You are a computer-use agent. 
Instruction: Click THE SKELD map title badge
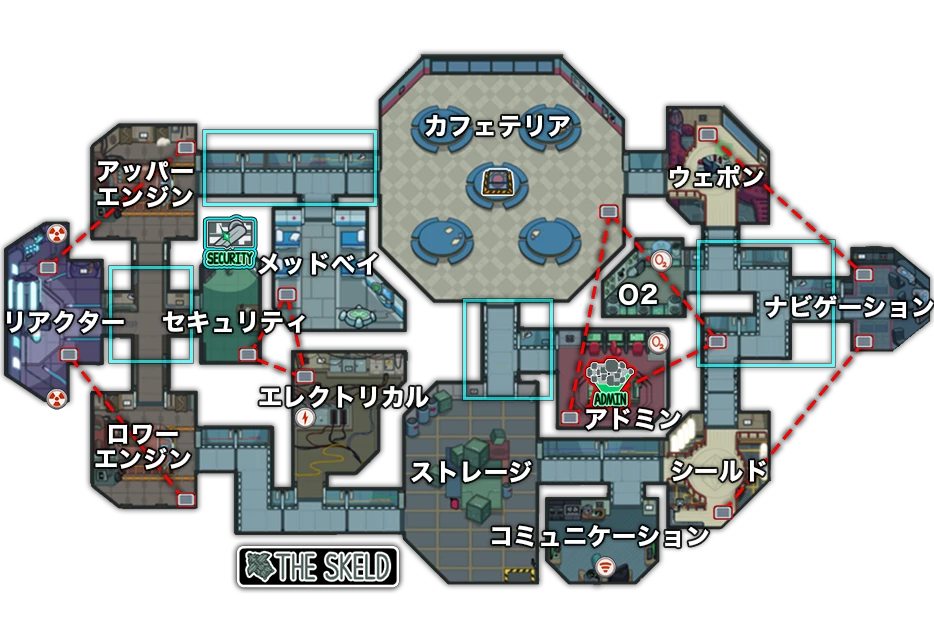(318, 566)
